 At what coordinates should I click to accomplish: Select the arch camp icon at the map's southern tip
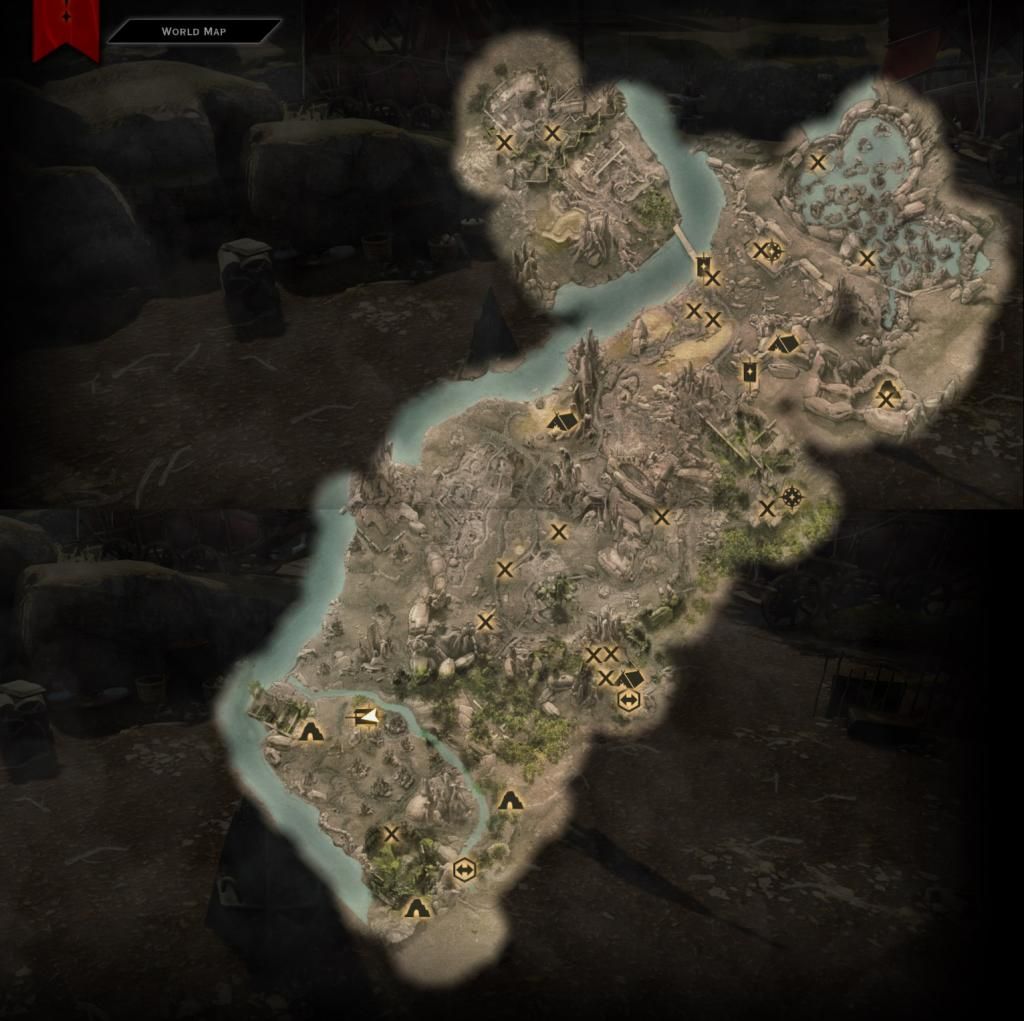click(416, 907)
